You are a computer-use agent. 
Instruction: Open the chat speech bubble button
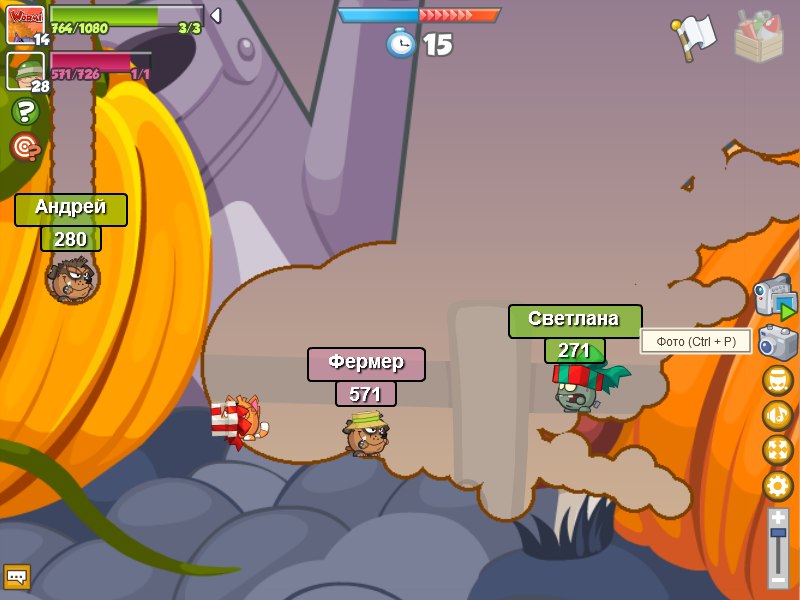click(17, 577)
